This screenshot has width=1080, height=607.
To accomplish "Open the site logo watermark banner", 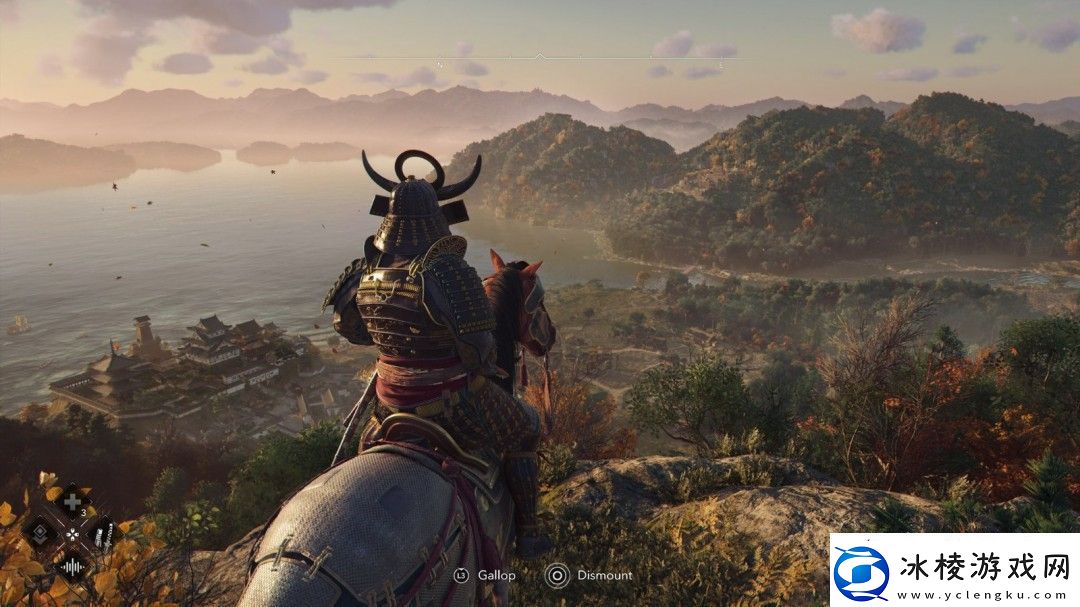I will tap(954, 570).
